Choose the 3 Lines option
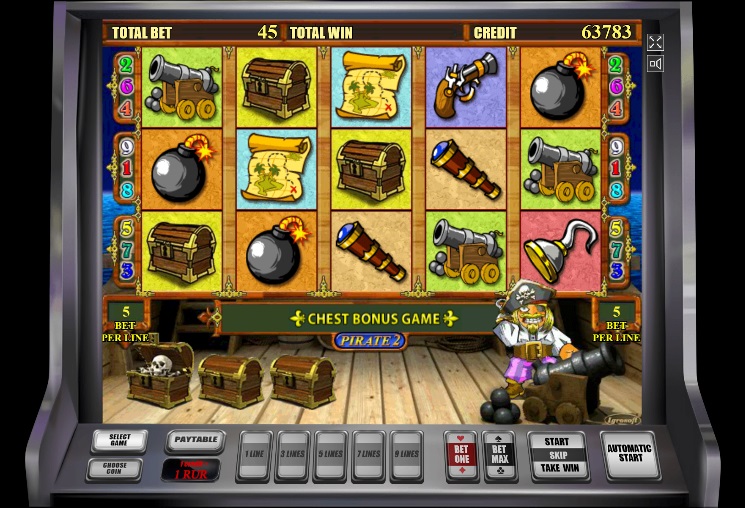Viewport: 745px width, 508px height. click(292, 455)
